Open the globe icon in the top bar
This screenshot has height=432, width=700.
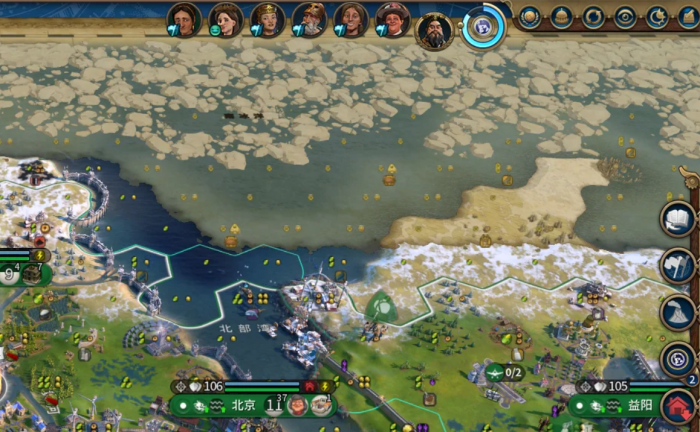(530, 17)
